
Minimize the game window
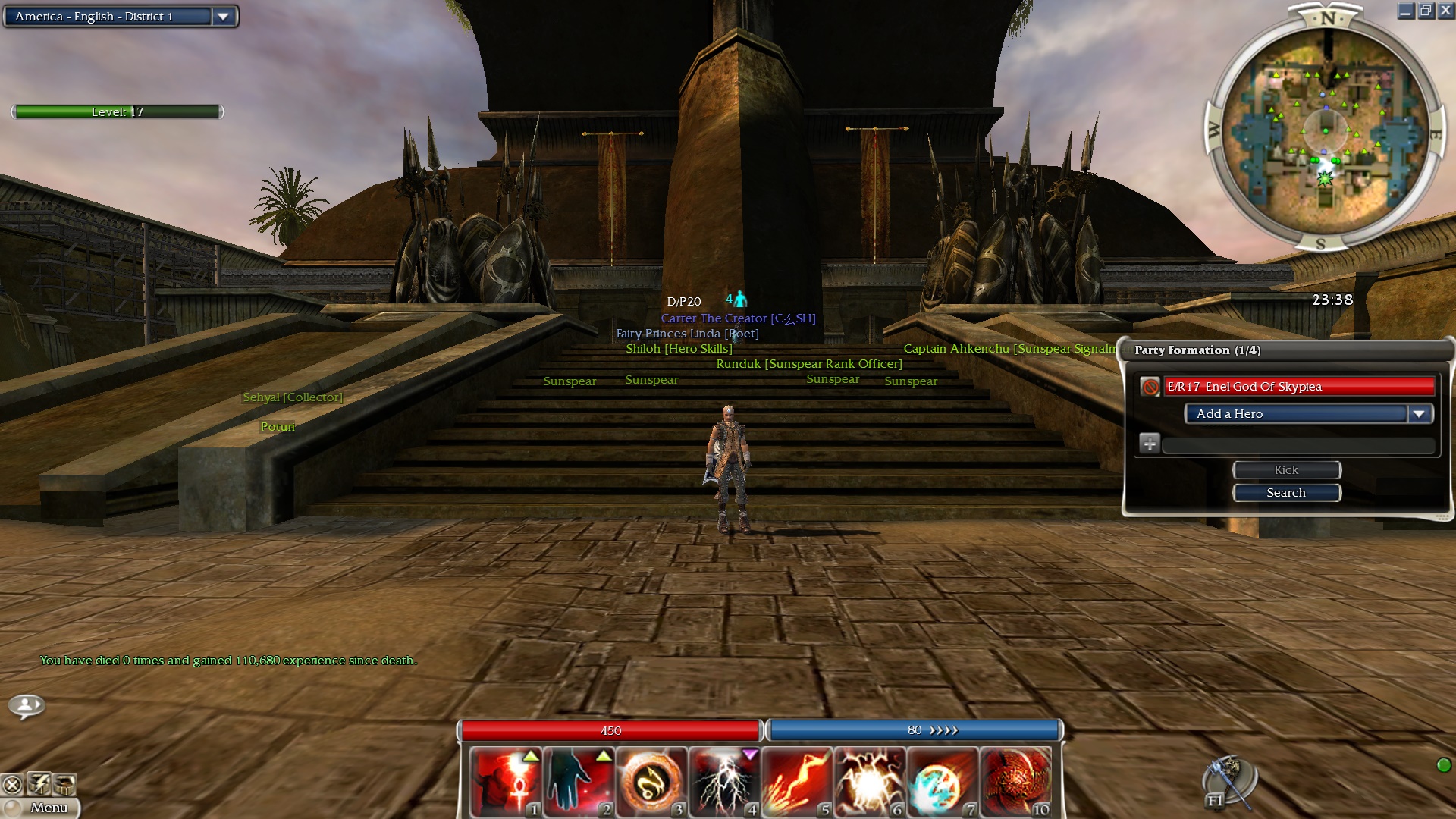pos(1405,11)
